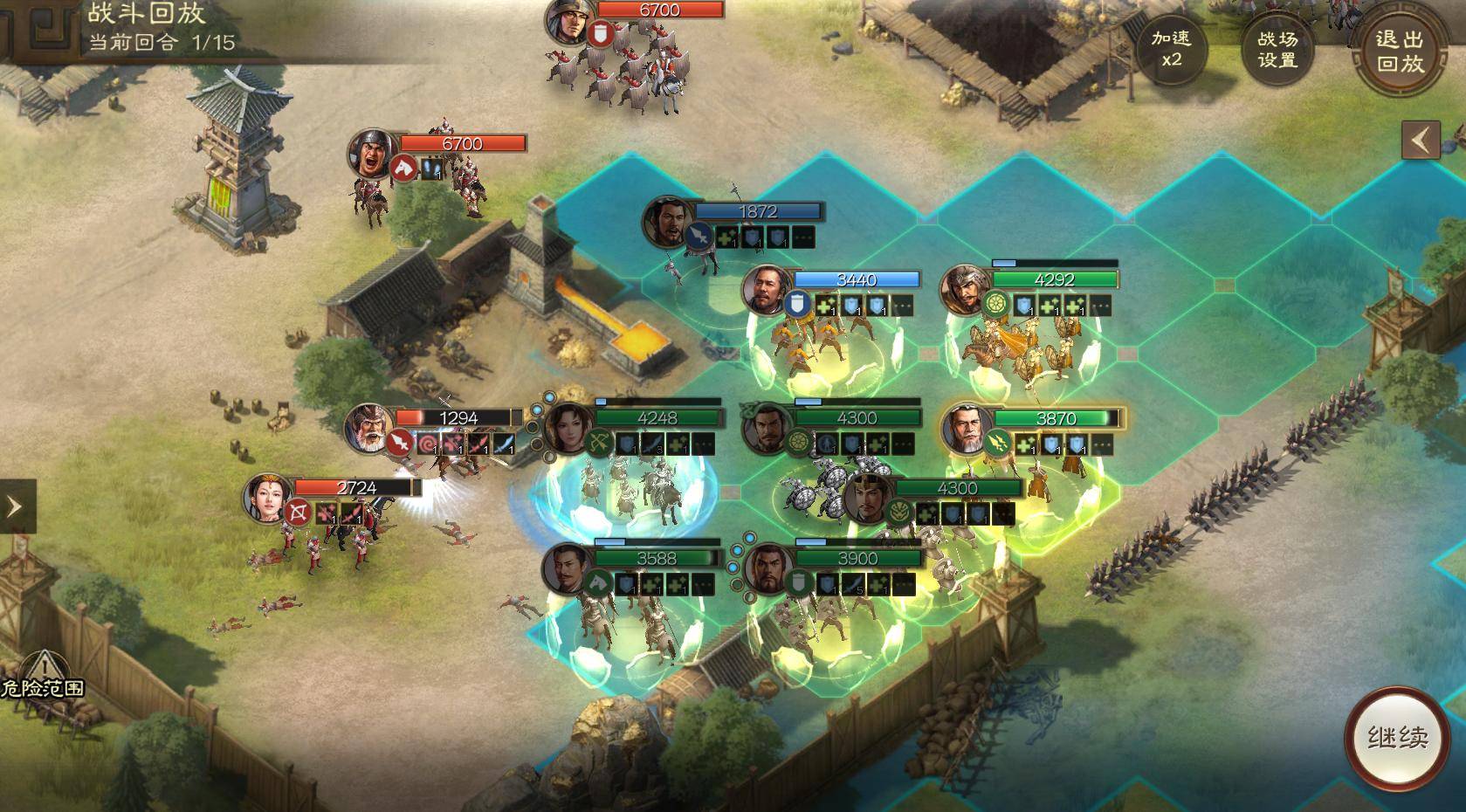Select the female allied general with 4248 troops
1466x812 pixels.
pos(569,429)
